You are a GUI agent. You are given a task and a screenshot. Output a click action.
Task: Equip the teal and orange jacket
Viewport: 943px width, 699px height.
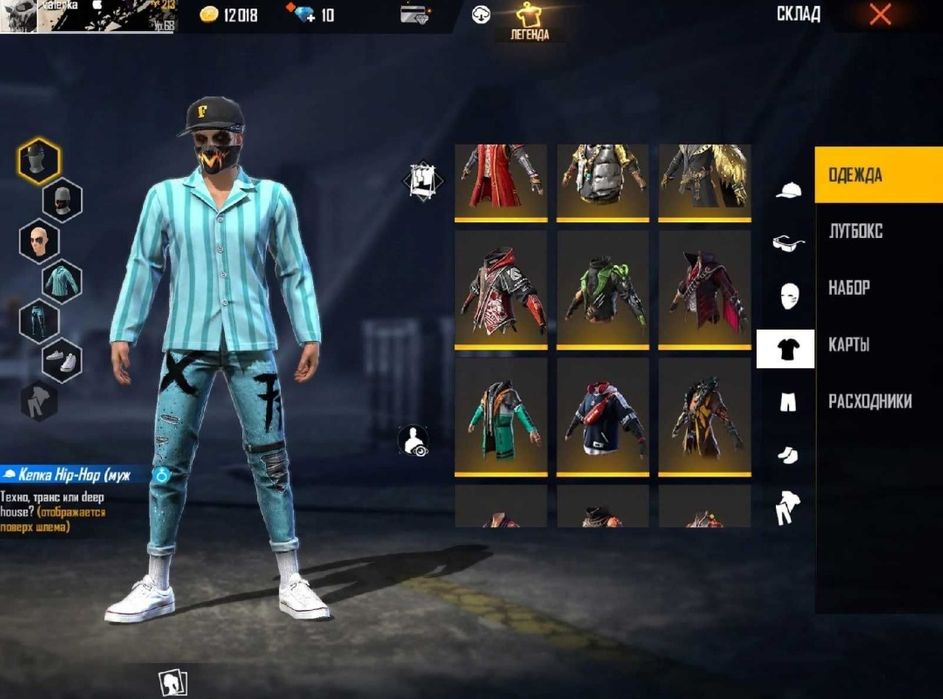click(500, 414)
